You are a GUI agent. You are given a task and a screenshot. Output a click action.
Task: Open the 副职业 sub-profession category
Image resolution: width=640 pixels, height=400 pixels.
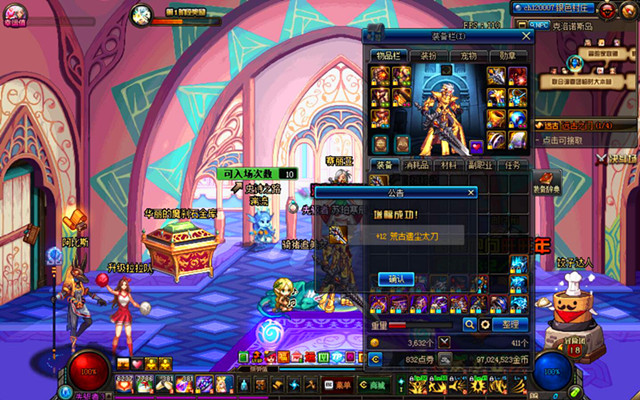481,165
